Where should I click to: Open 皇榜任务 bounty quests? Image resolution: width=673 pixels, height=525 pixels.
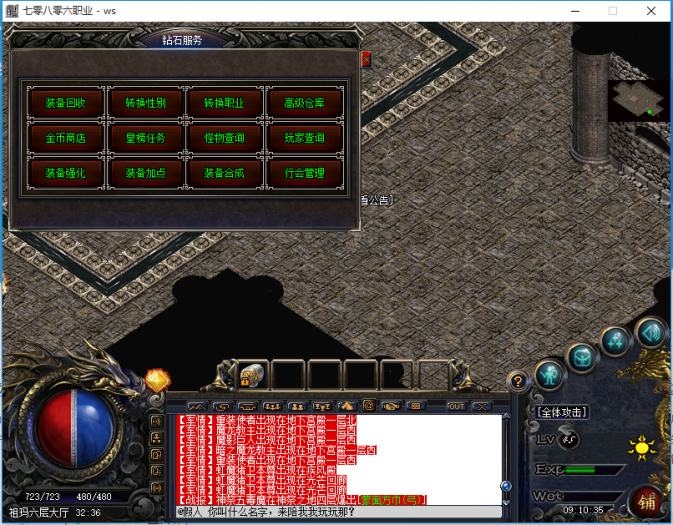click(145, 137)
